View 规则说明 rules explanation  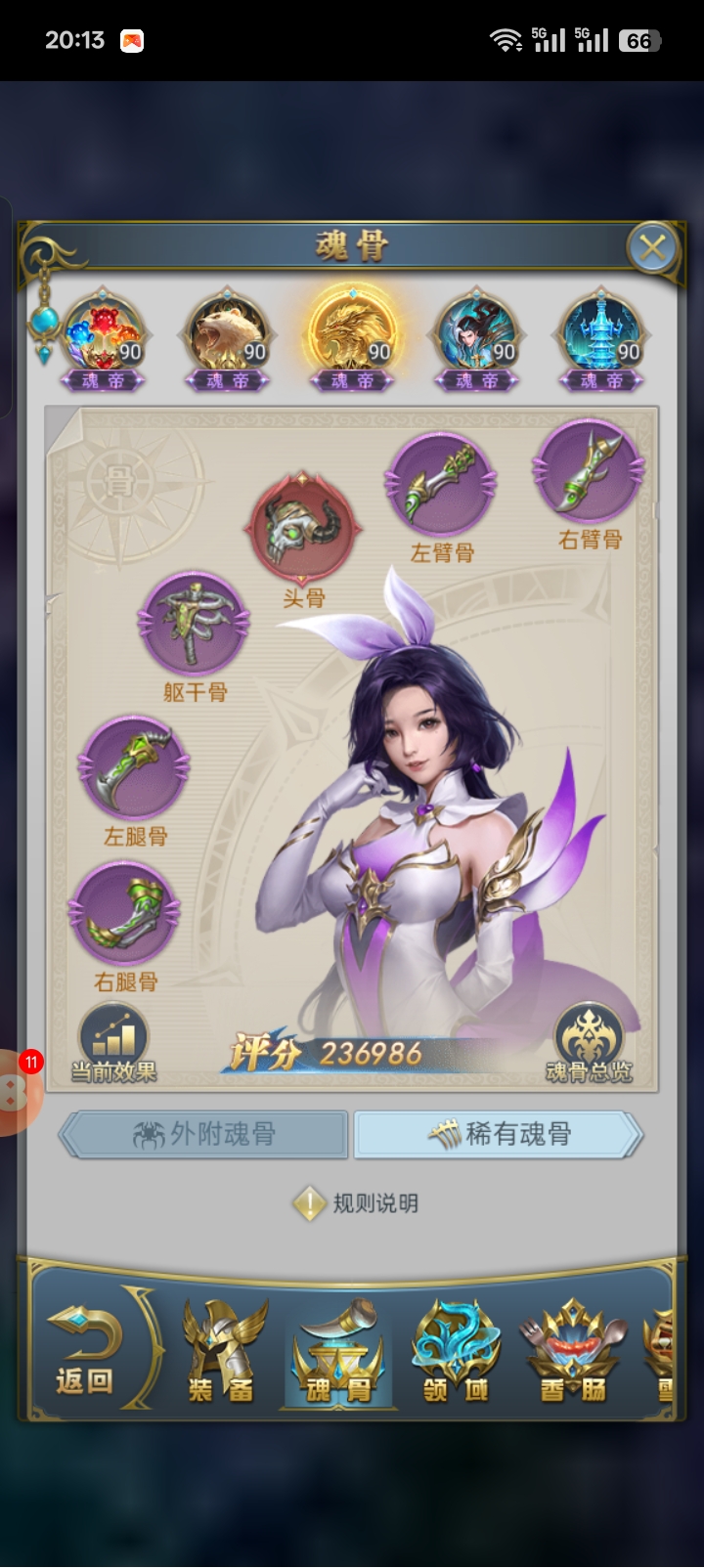coord(357,1203)
